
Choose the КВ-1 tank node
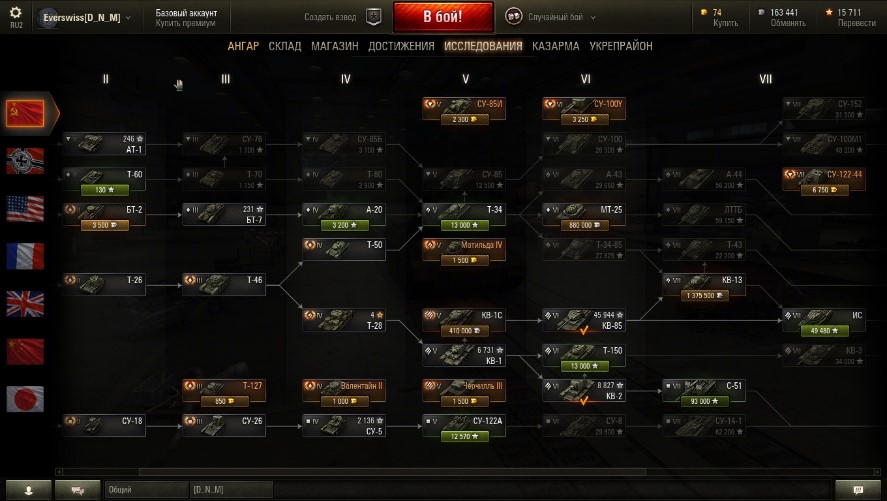pos(466,355)
